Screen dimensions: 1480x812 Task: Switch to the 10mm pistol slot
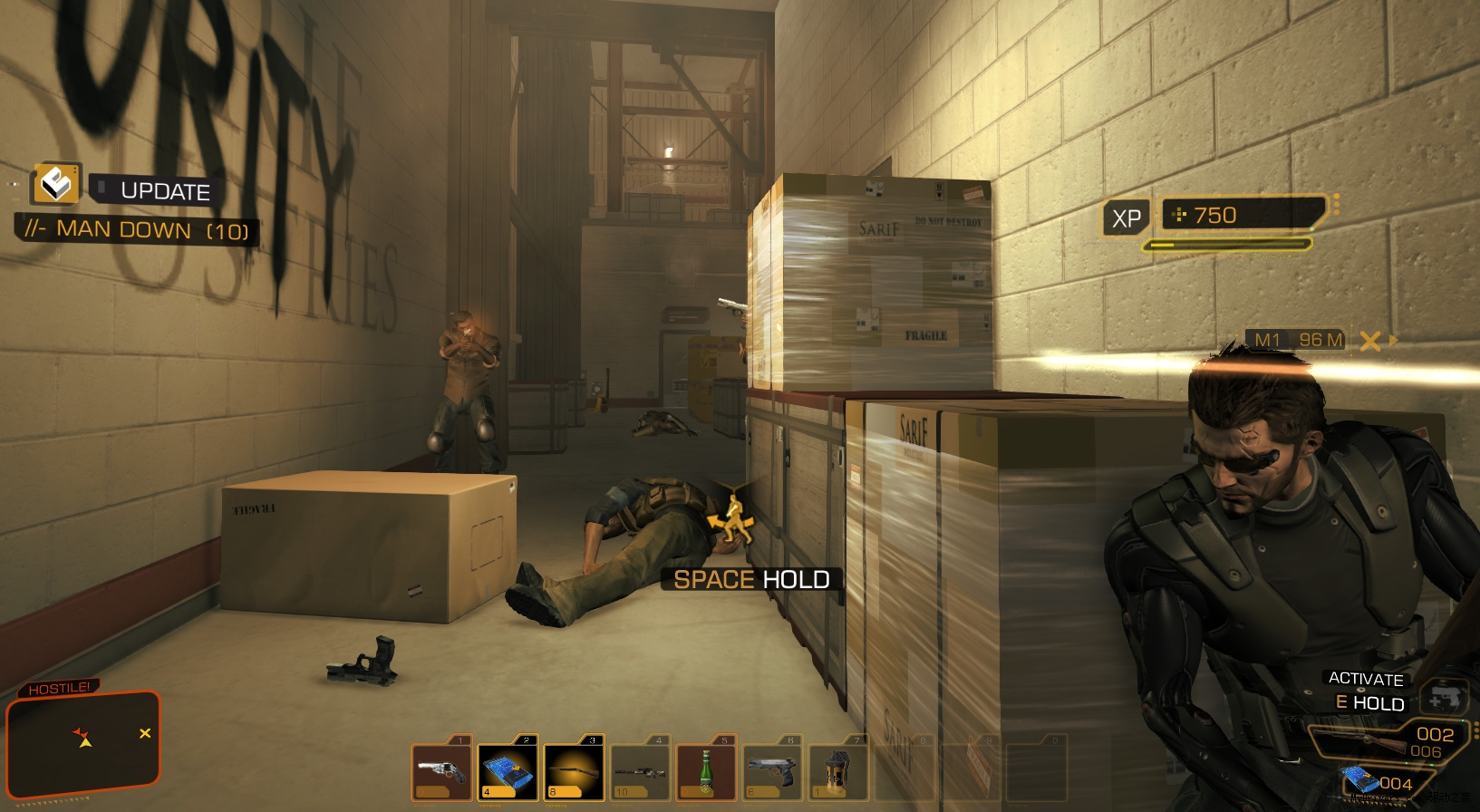pyautogui.click(x=772, y=772)
